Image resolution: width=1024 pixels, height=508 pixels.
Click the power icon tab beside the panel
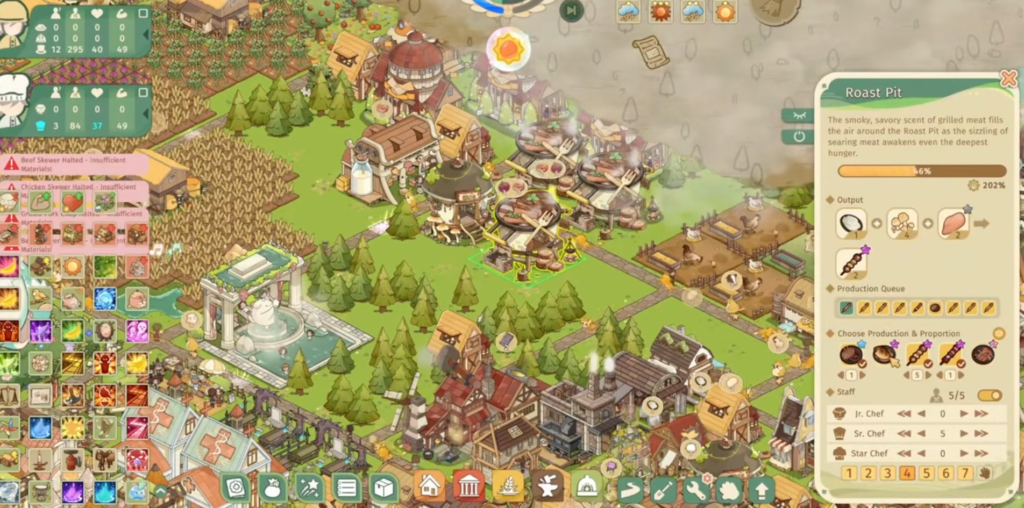click(799, 136)
